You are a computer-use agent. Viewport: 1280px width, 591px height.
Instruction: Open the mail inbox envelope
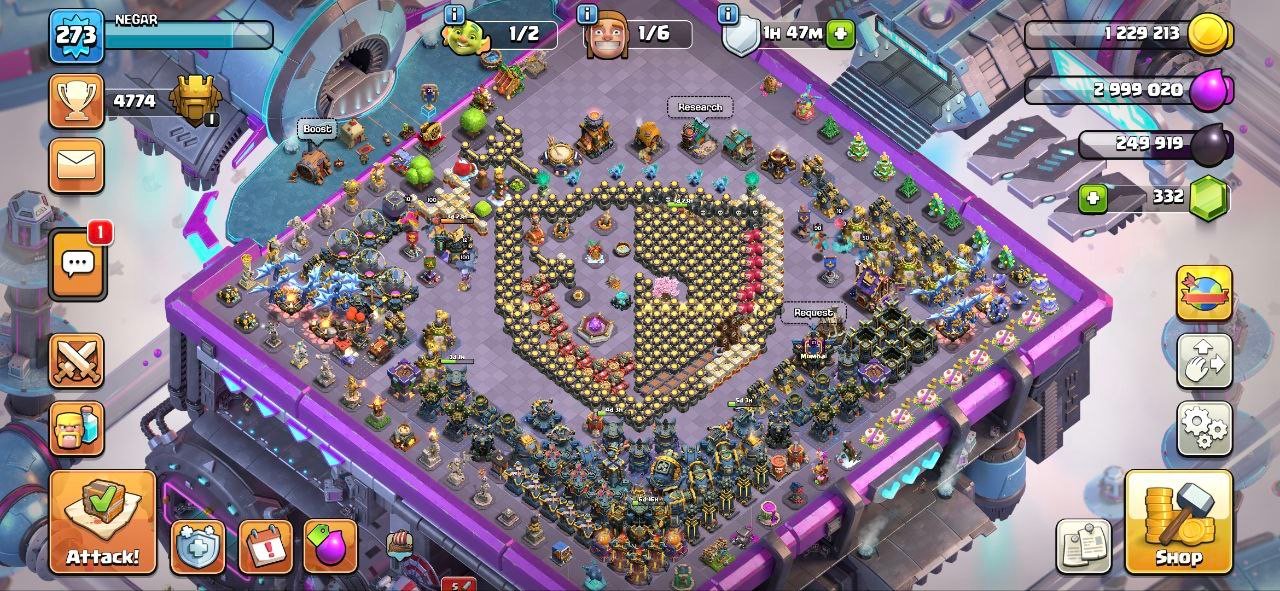[x=77, y=164]
